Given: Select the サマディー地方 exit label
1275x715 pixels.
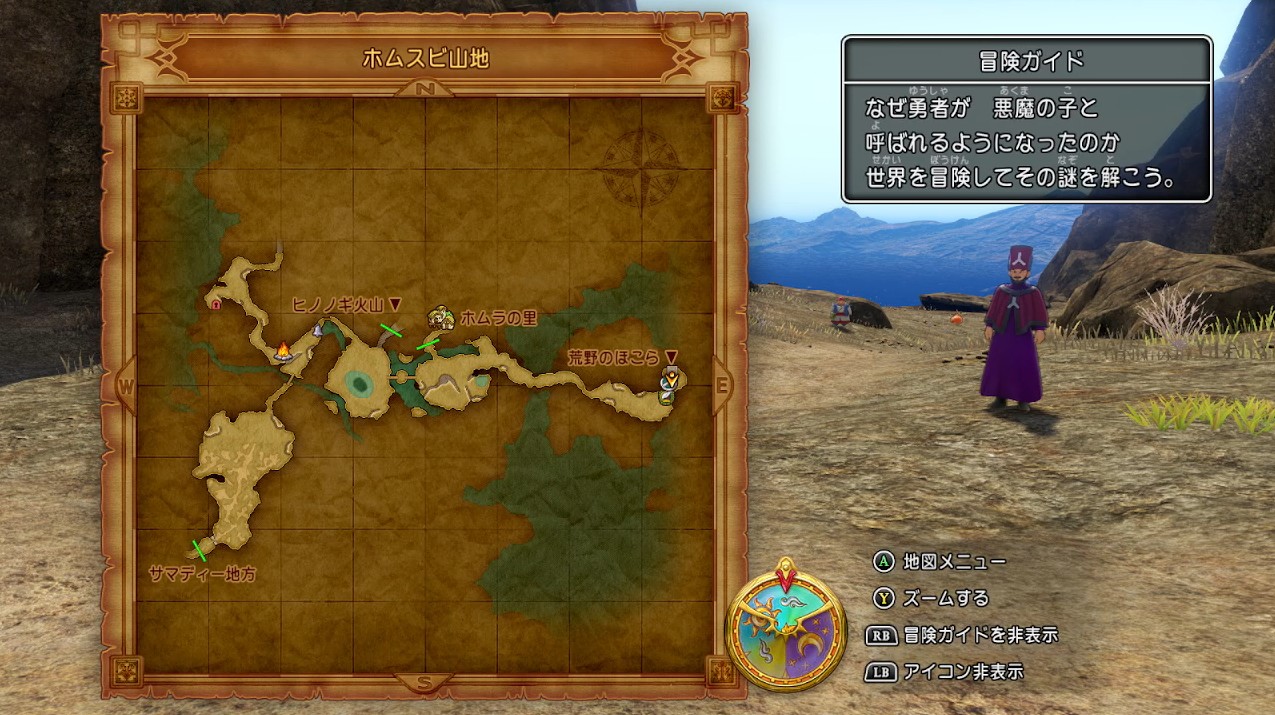Looking at the screenshot, I should pos(202,574).
